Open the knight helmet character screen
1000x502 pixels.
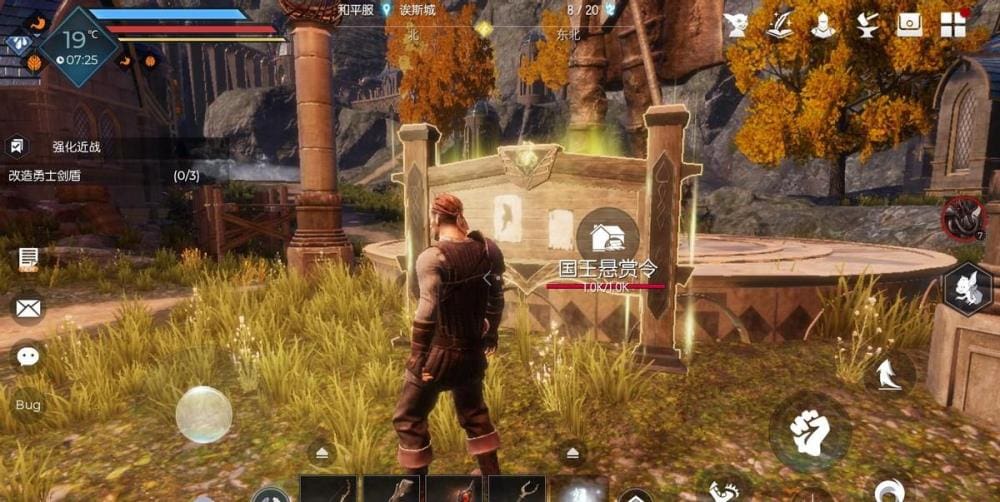[823, 25]
